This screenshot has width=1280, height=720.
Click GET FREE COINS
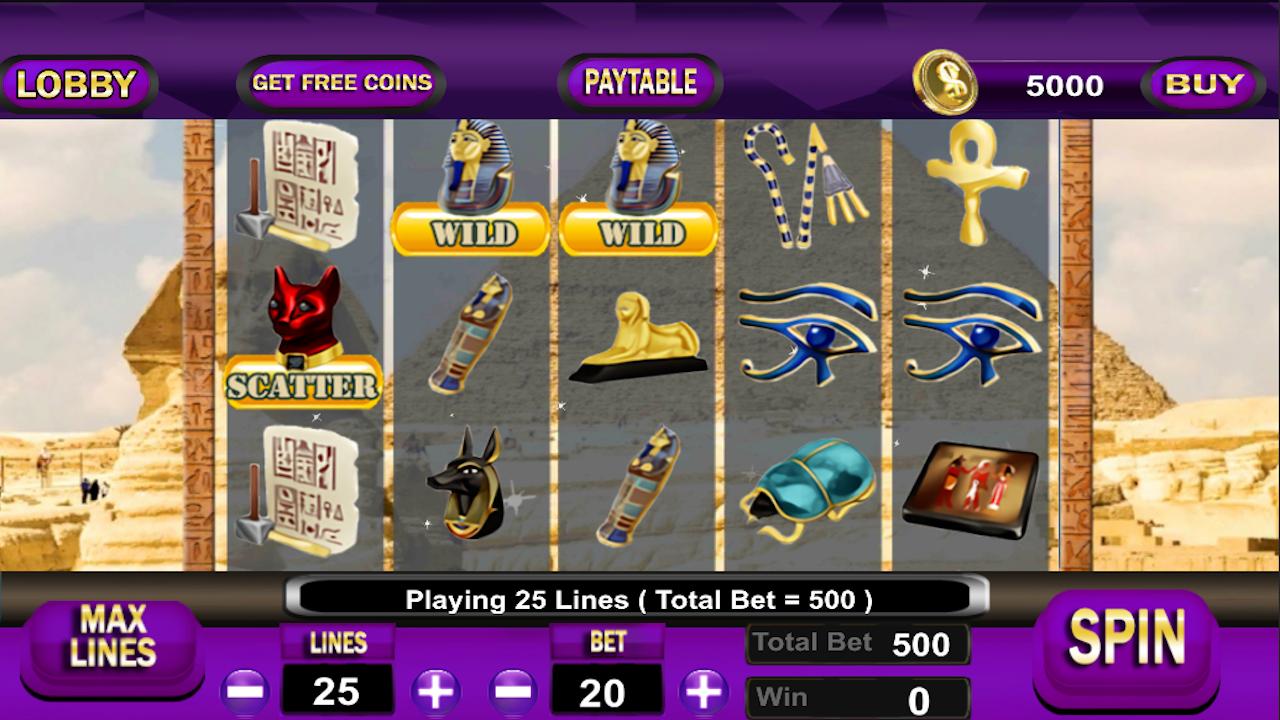tap(340, 83)
